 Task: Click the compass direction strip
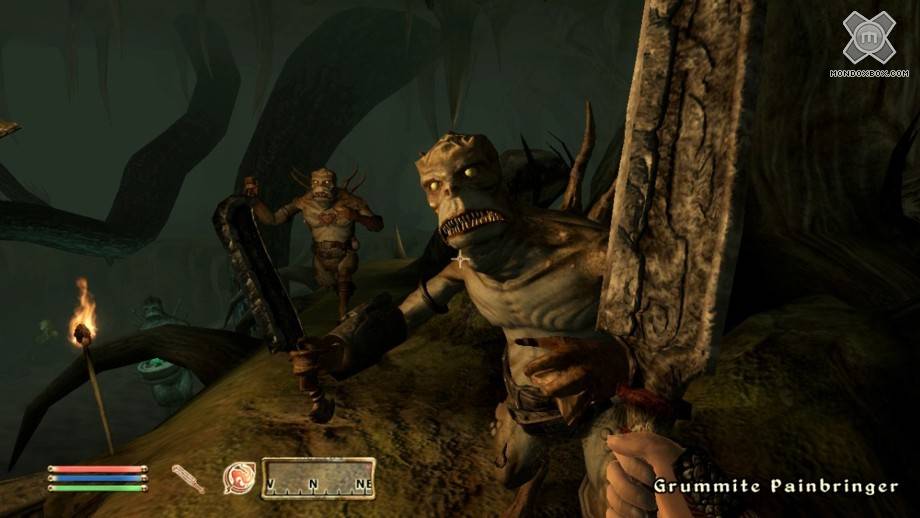click(x=318, y=478)
